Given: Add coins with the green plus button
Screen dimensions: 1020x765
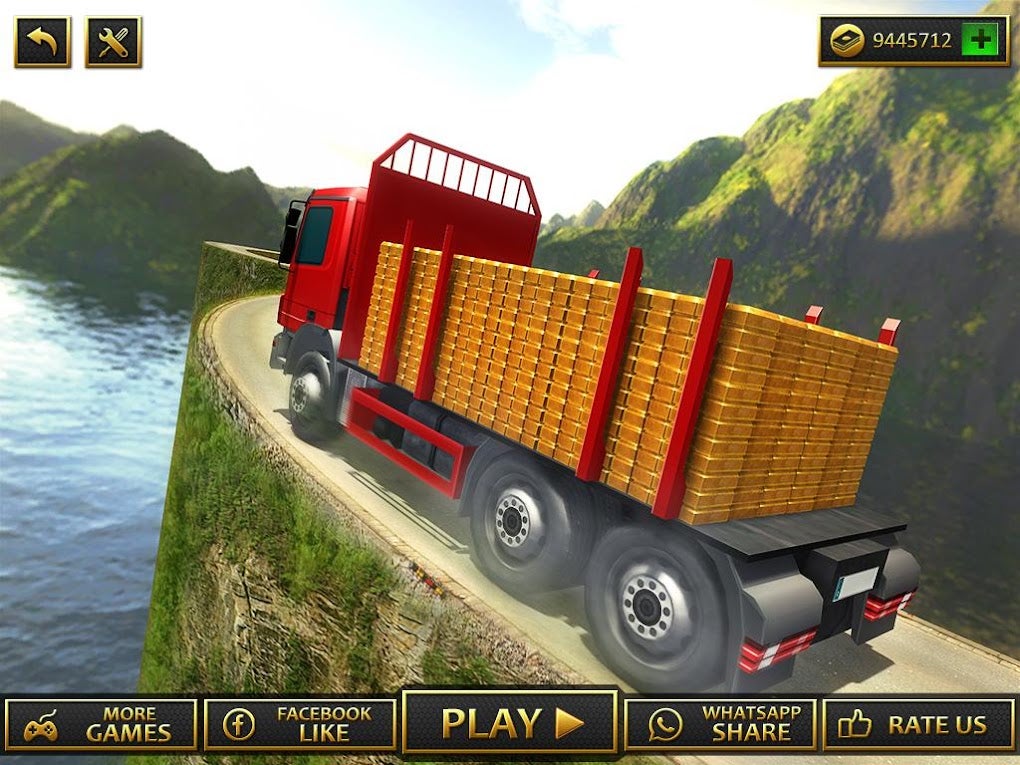Looking at the screenshot, I should (x=979, y=41).
